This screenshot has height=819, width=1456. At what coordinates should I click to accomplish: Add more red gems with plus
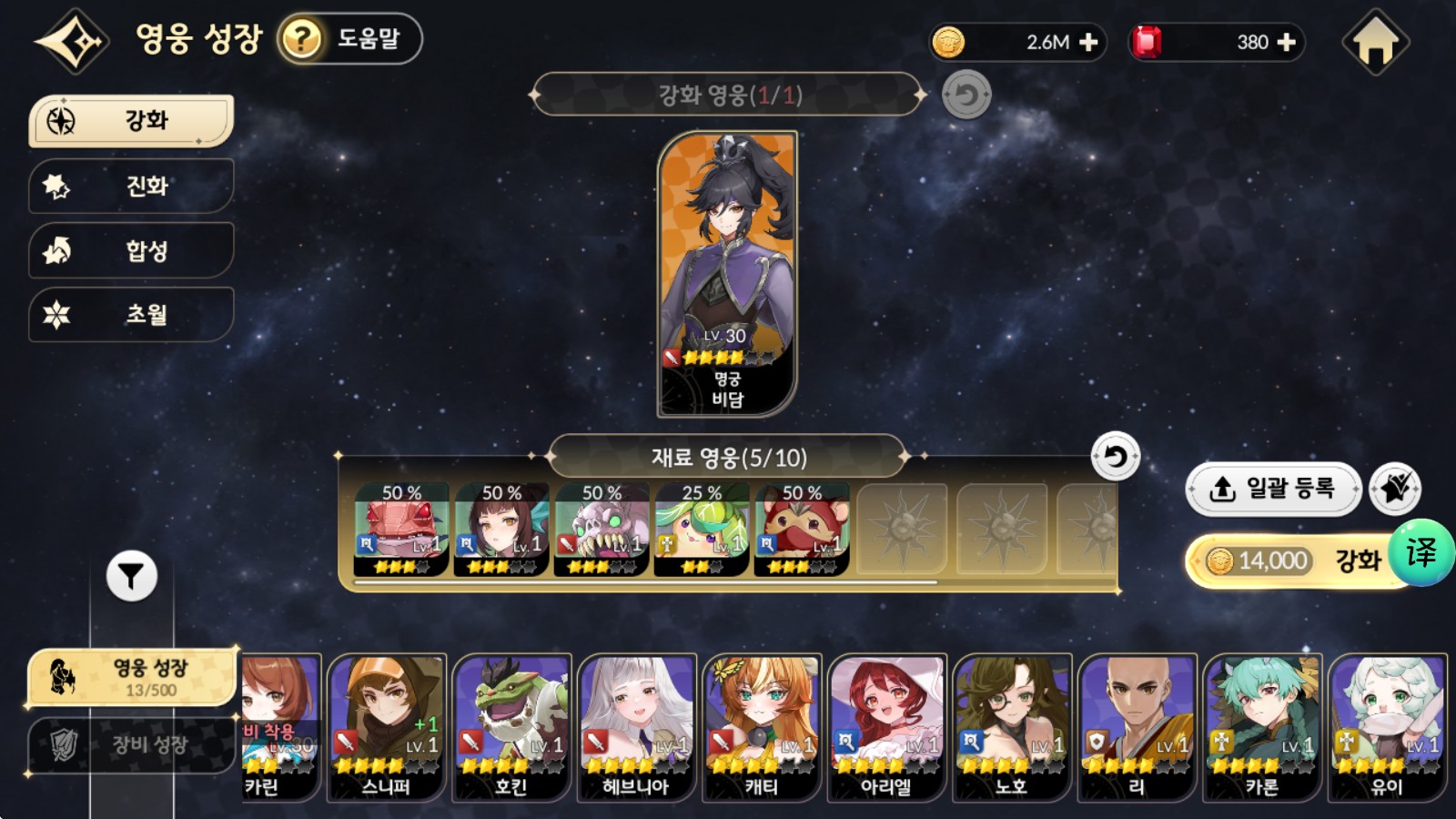pos(1287,42)
